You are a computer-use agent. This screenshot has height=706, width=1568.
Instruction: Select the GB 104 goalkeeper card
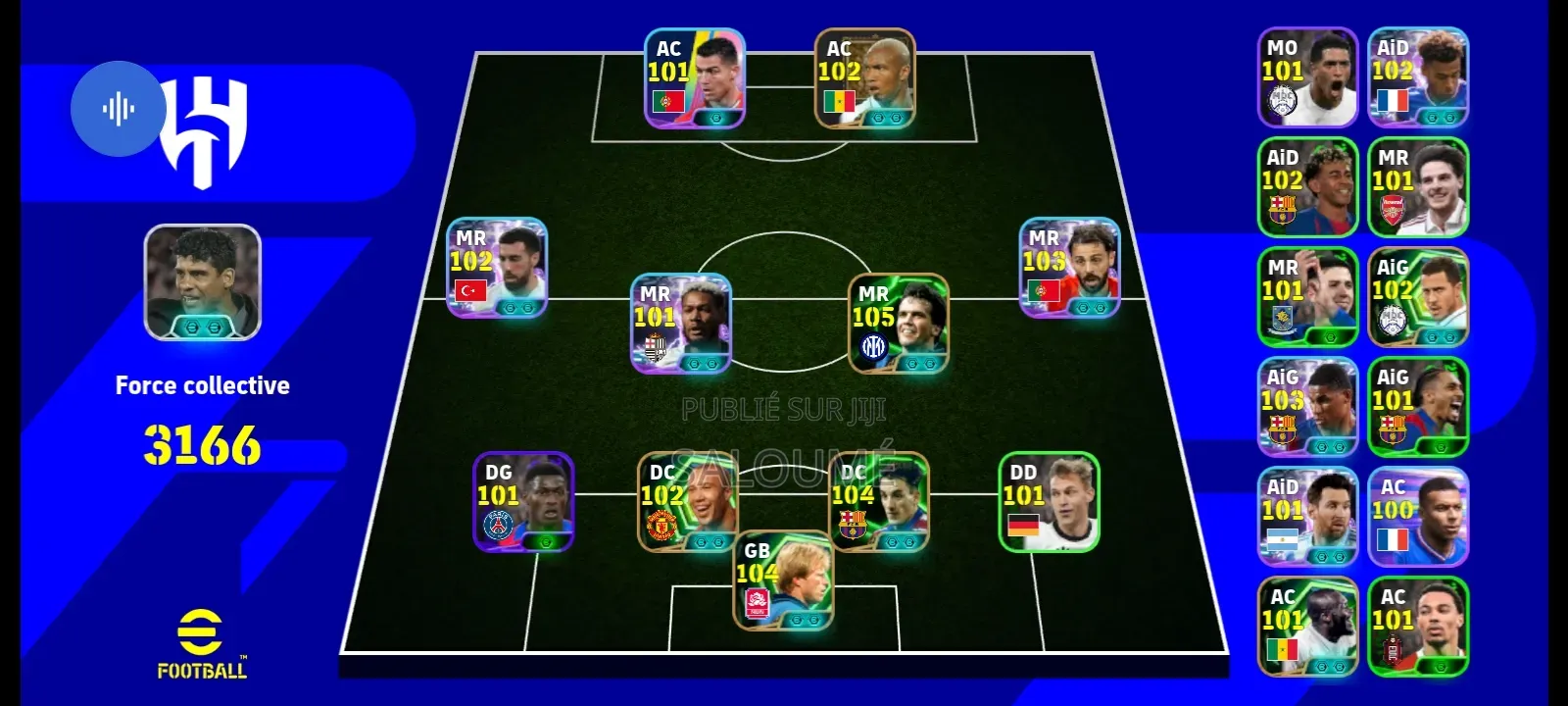coord(783,580)
